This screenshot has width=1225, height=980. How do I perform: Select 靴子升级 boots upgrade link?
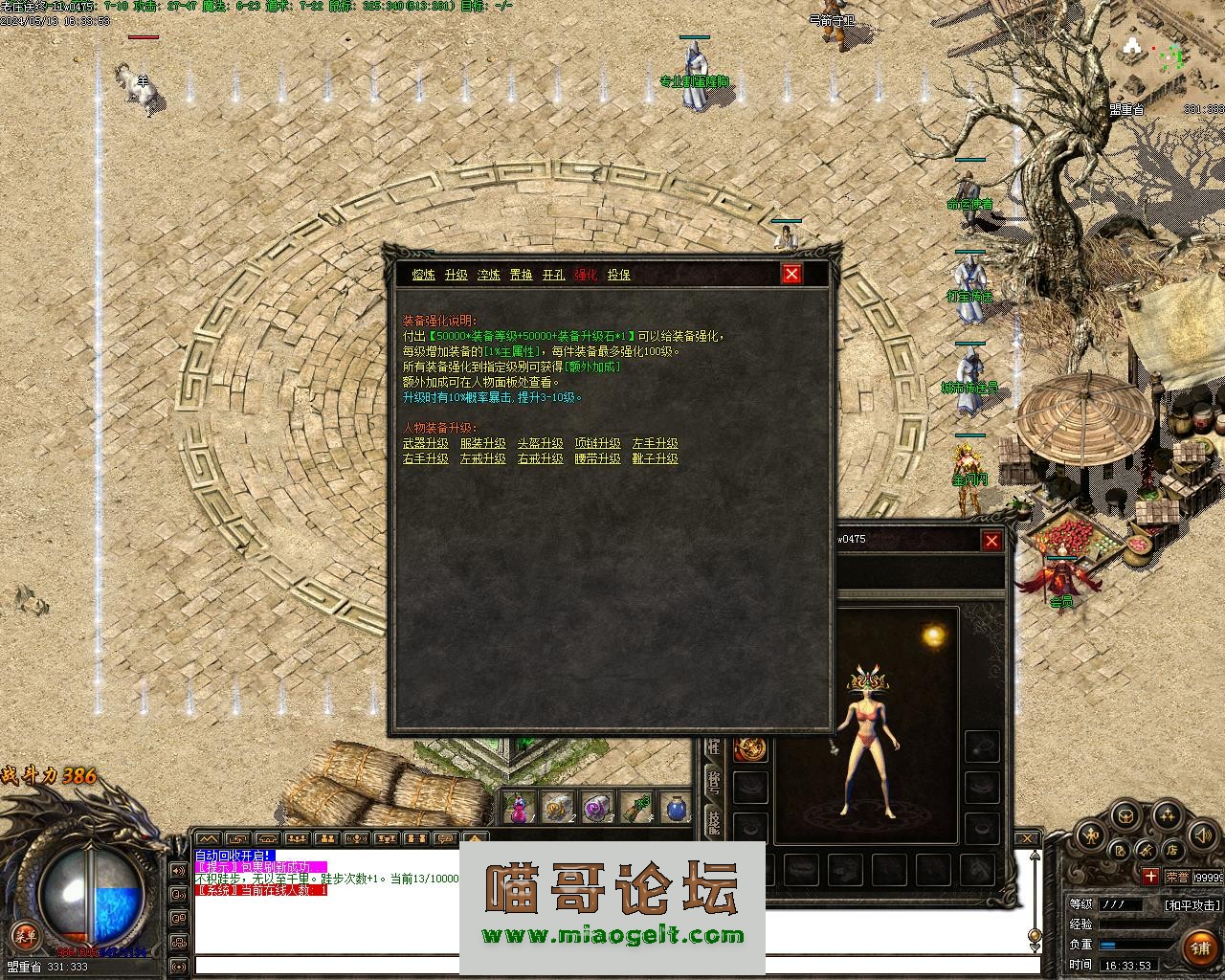click(x=656, y=458)
